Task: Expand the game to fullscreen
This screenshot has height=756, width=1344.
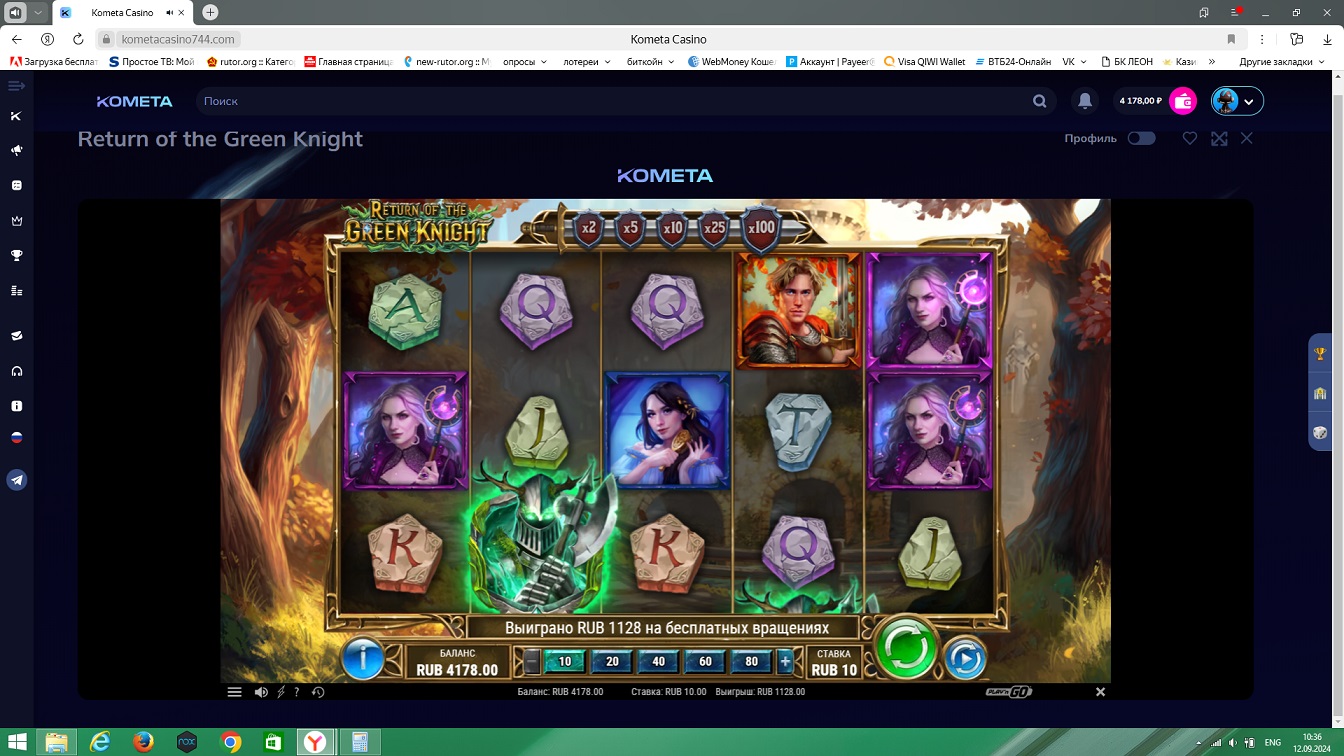Action: (x=1219, y=139)
